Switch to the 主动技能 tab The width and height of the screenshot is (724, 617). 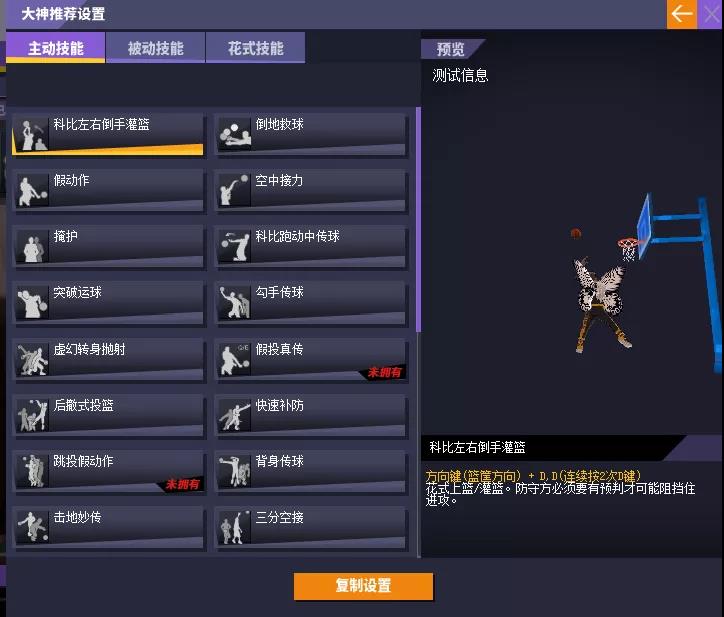coord(56,48)
